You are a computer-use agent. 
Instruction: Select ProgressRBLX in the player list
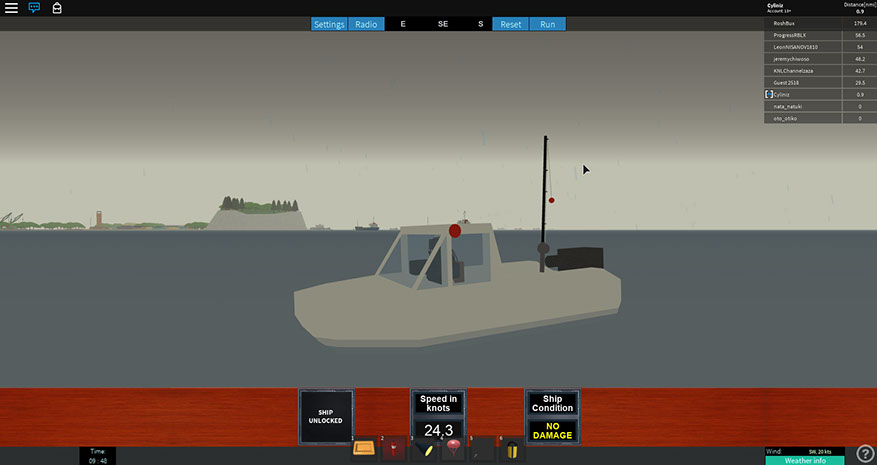[x=791, y=35]
